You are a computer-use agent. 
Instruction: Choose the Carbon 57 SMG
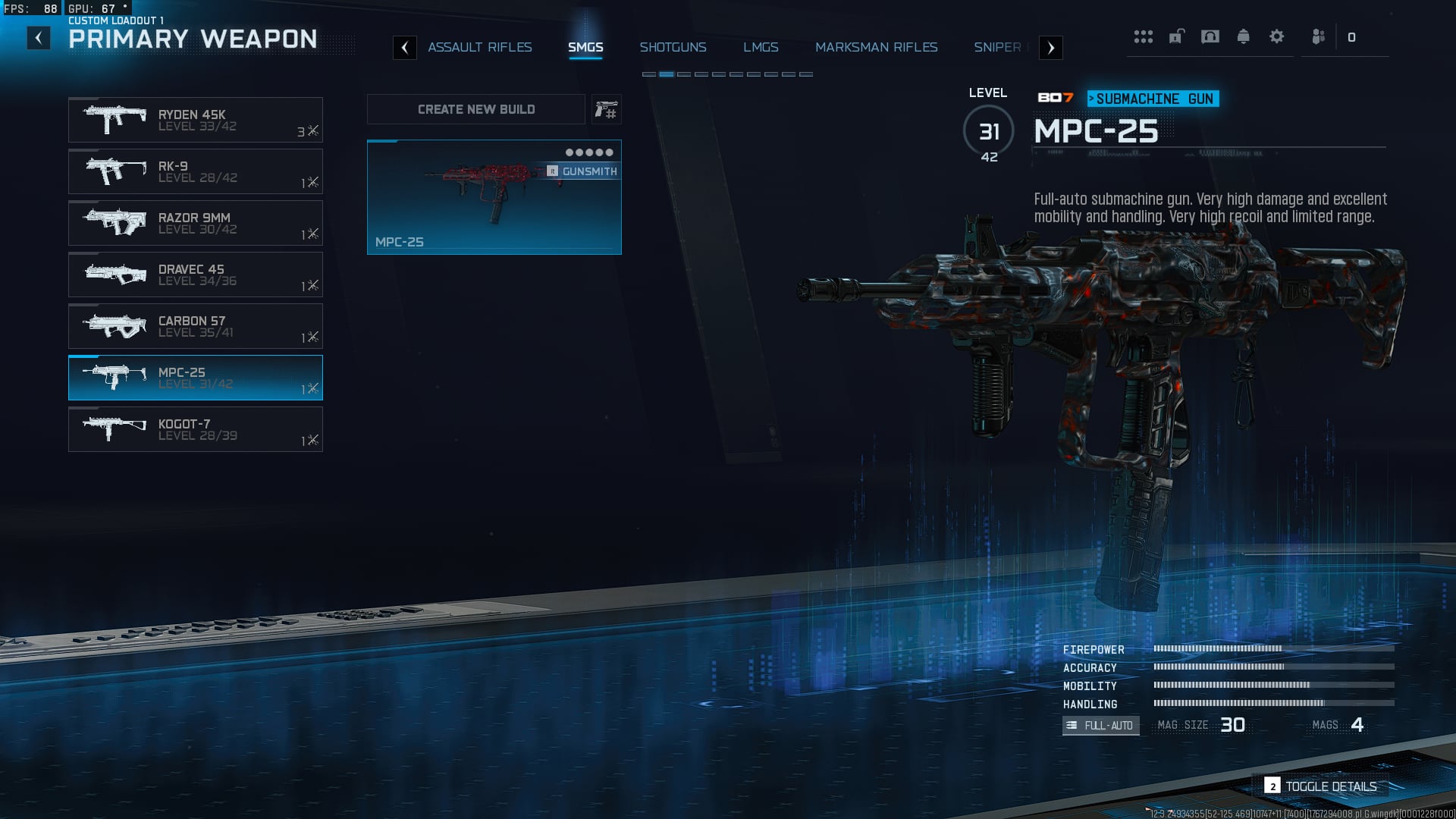coord(196,326)
